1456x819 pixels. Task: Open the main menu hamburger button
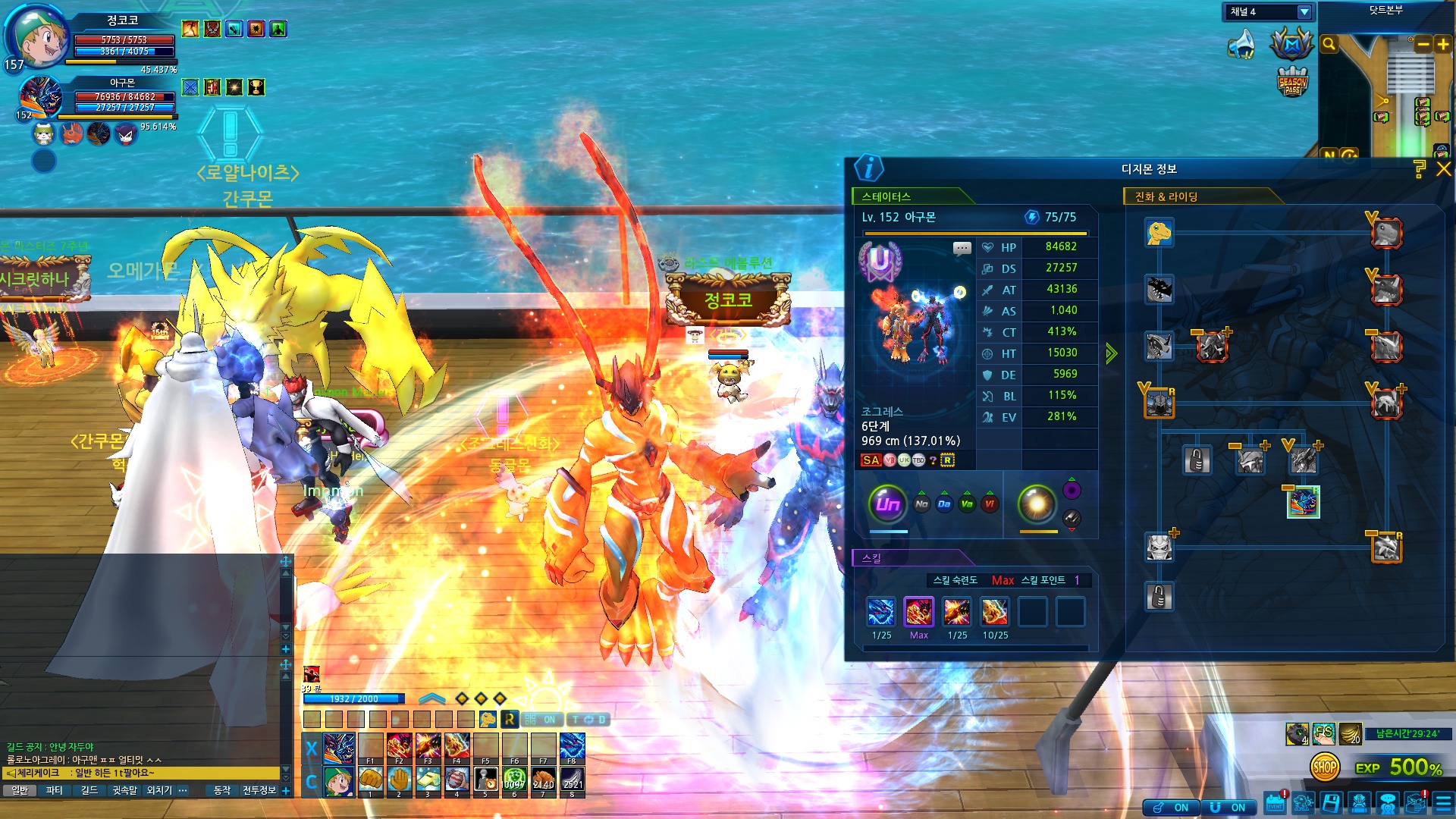click(1443, 804)
